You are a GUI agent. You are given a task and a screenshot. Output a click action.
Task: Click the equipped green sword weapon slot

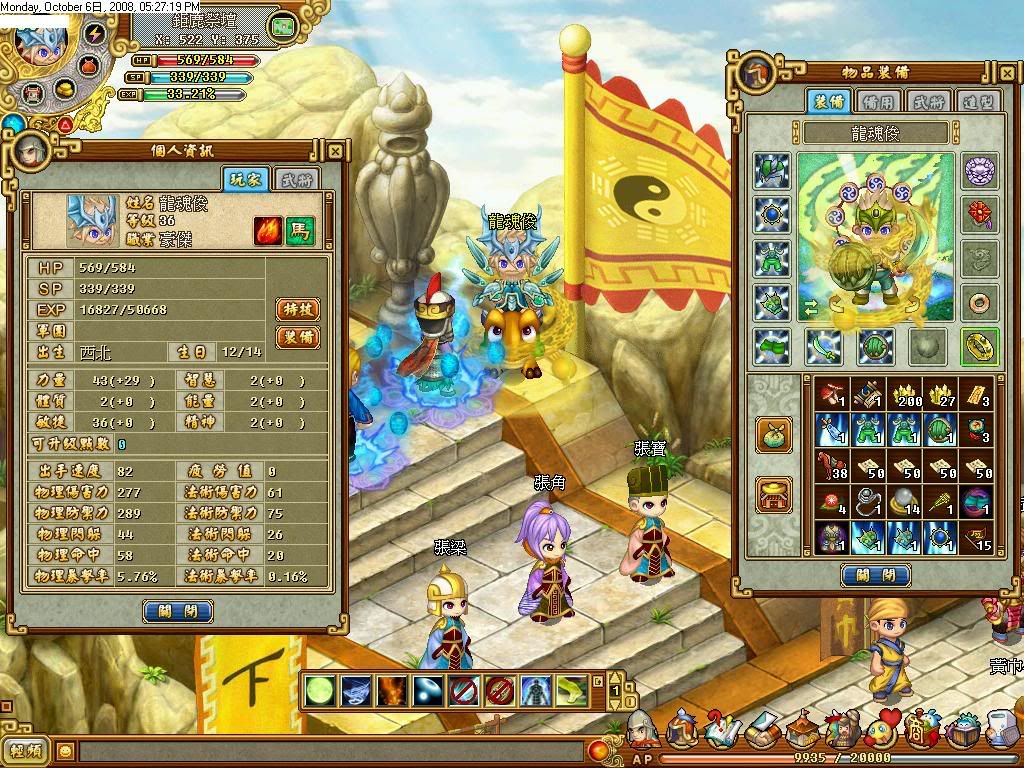[x=825, y=346]
